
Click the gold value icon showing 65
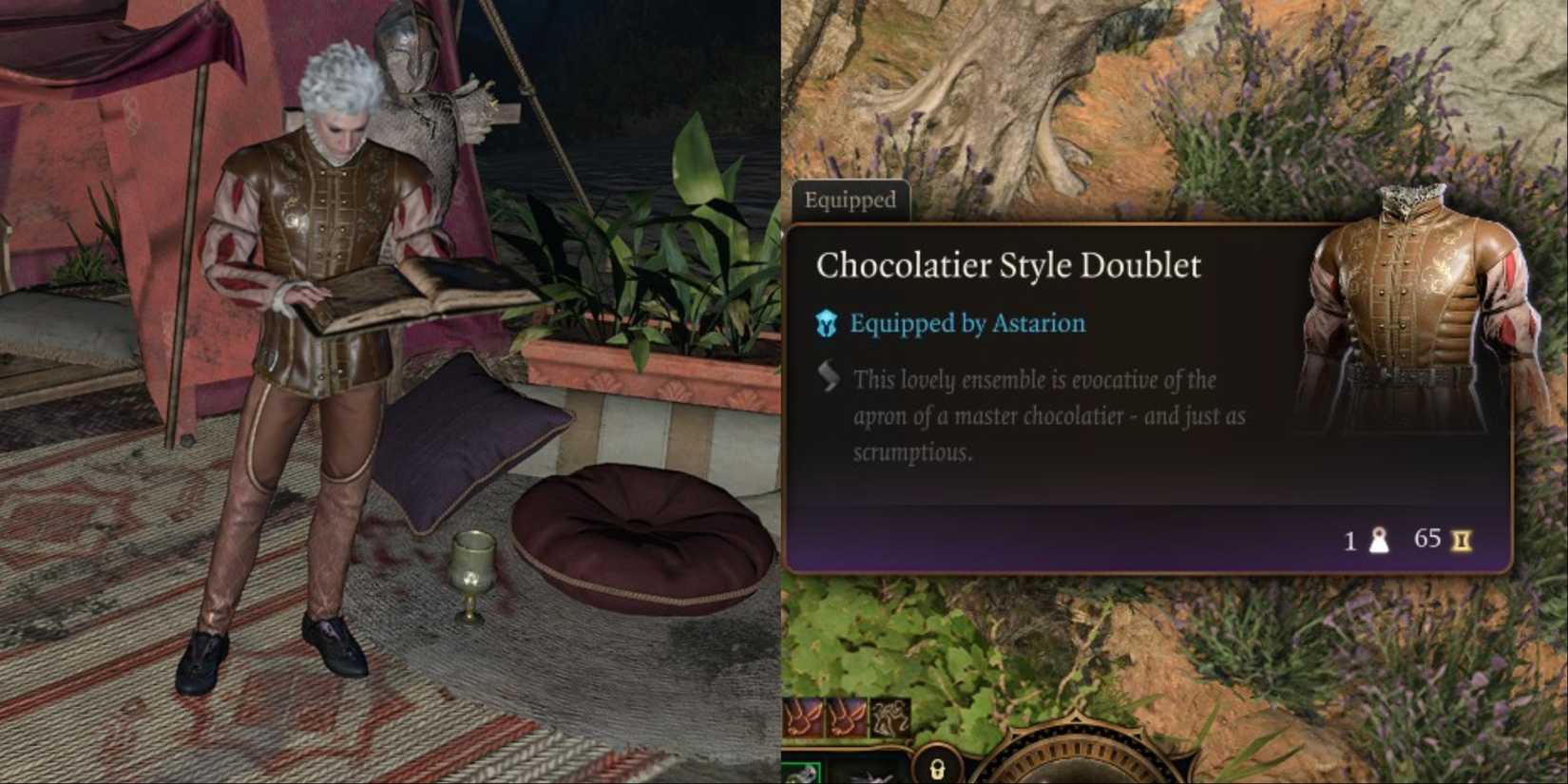pyautogui.click(x=1460, y=541)
